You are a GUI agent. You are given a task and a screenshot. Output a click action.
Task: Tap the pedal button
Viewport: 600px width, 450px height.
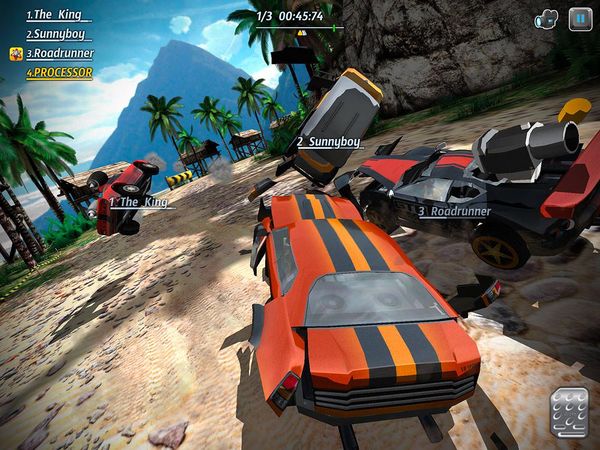pyautogui.click(x=569, y=412)
